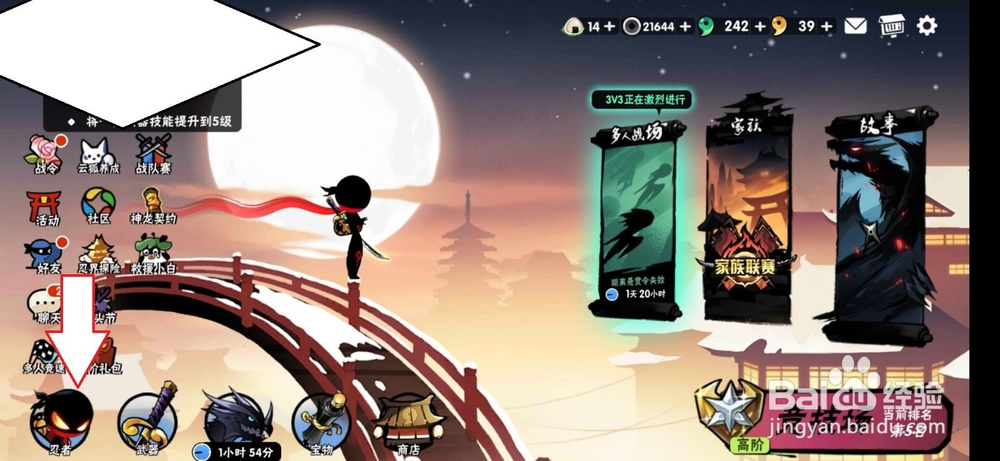Open 神龙契约 dragon contract
This screenshot has width=1000, height=461.
(x=153, y=207)
